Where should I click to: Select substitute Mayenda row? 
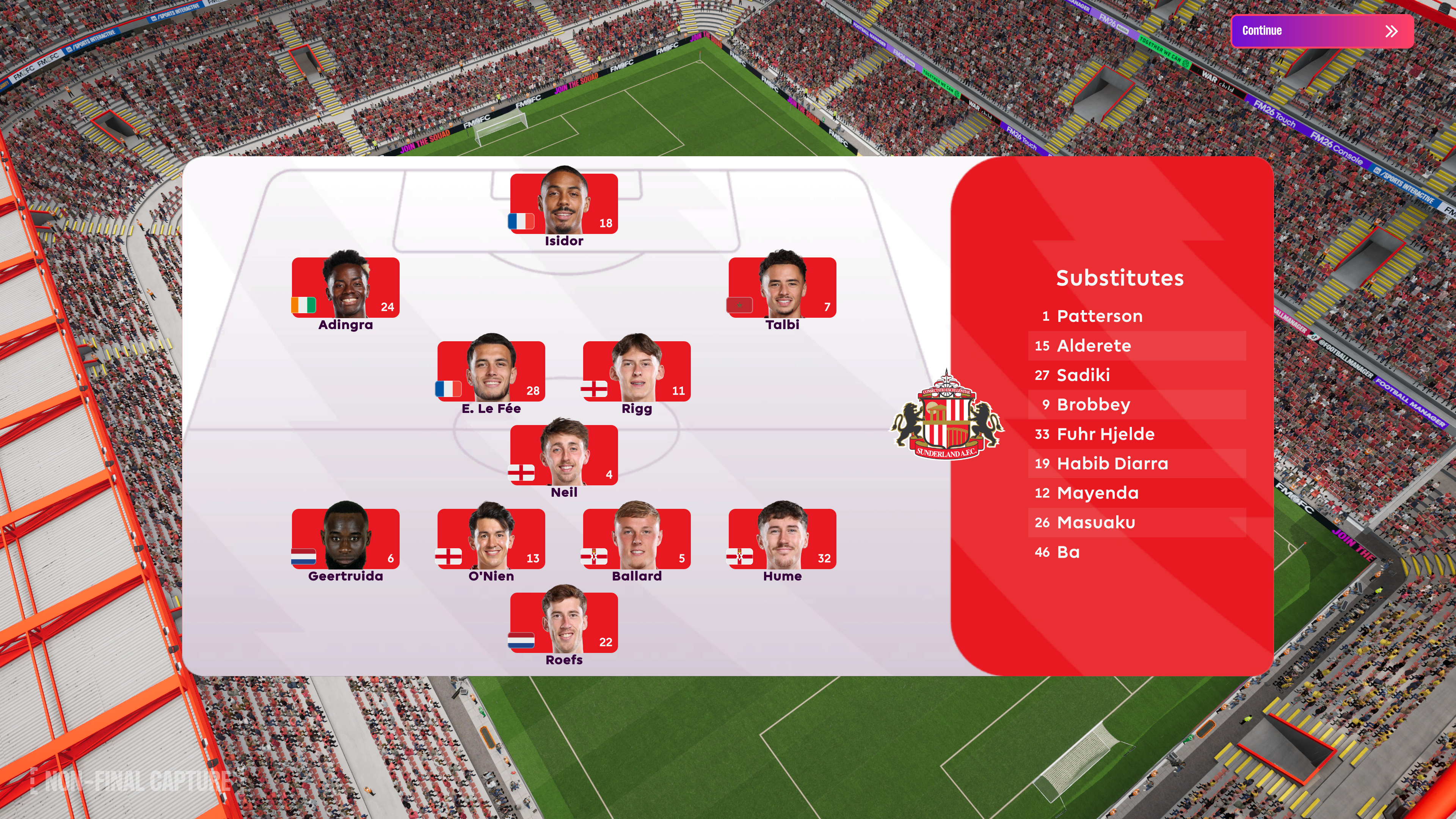[x=1136, y=493]
